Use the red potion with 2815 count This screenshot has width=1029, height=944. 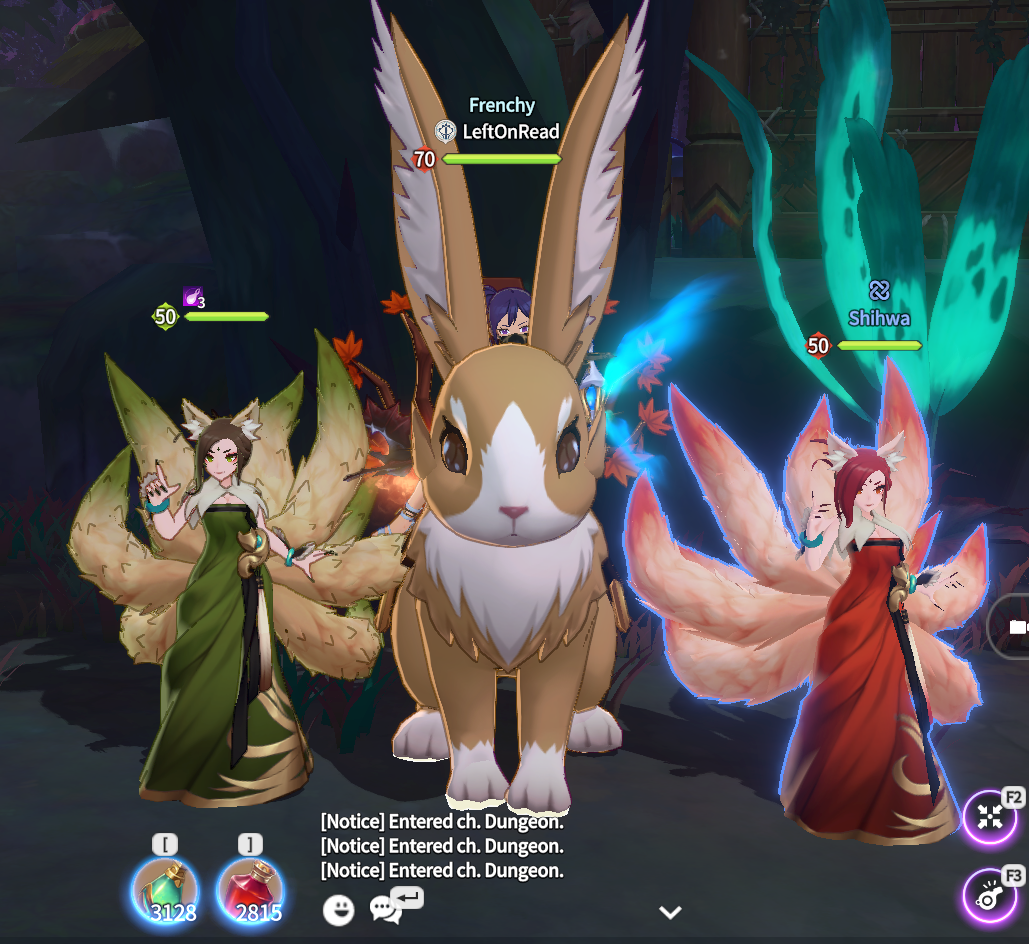click(x=250, y=890)
